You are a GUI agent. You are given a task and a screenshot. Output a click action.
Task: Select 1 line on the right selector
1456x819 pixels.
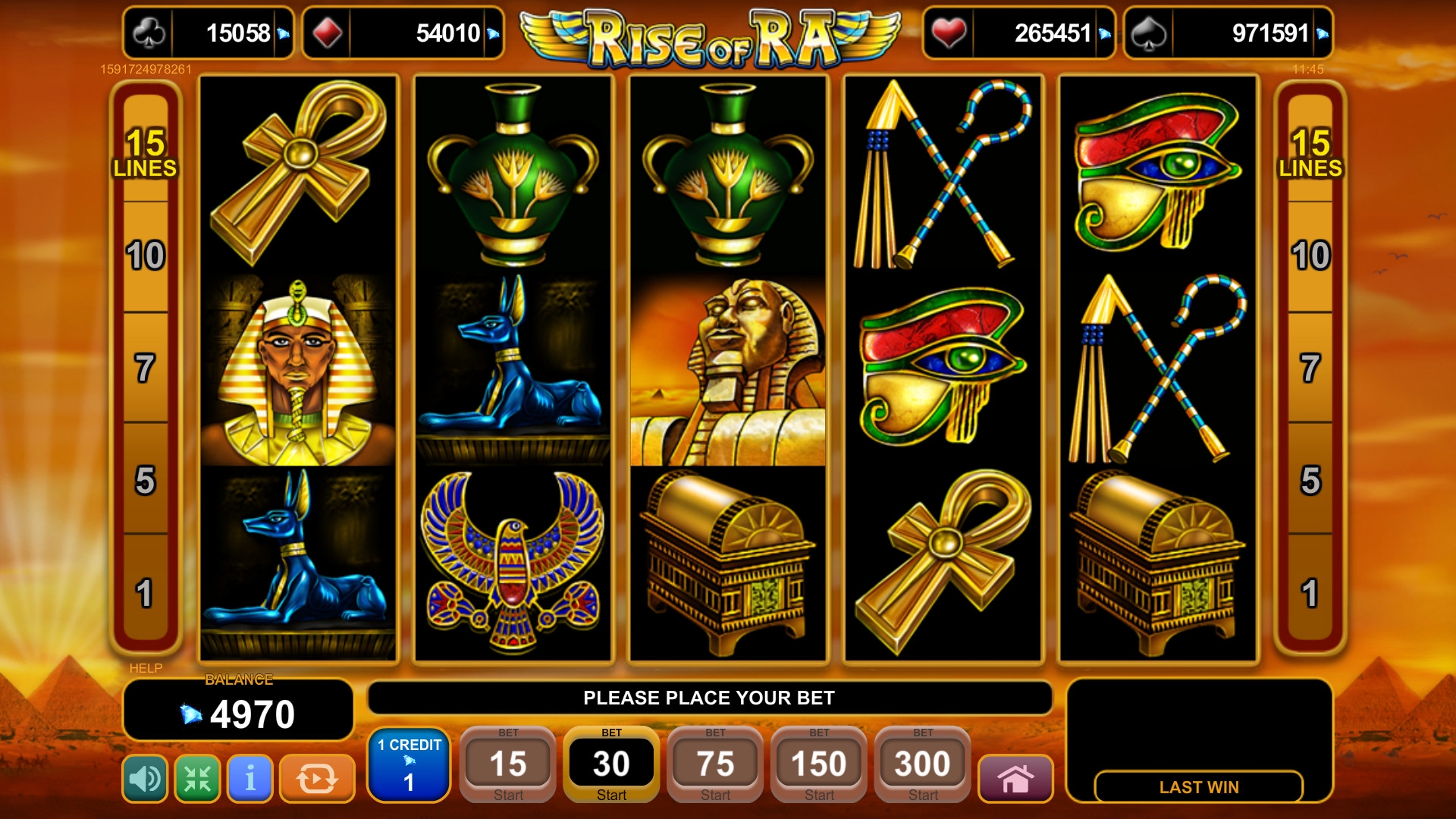1310,593
